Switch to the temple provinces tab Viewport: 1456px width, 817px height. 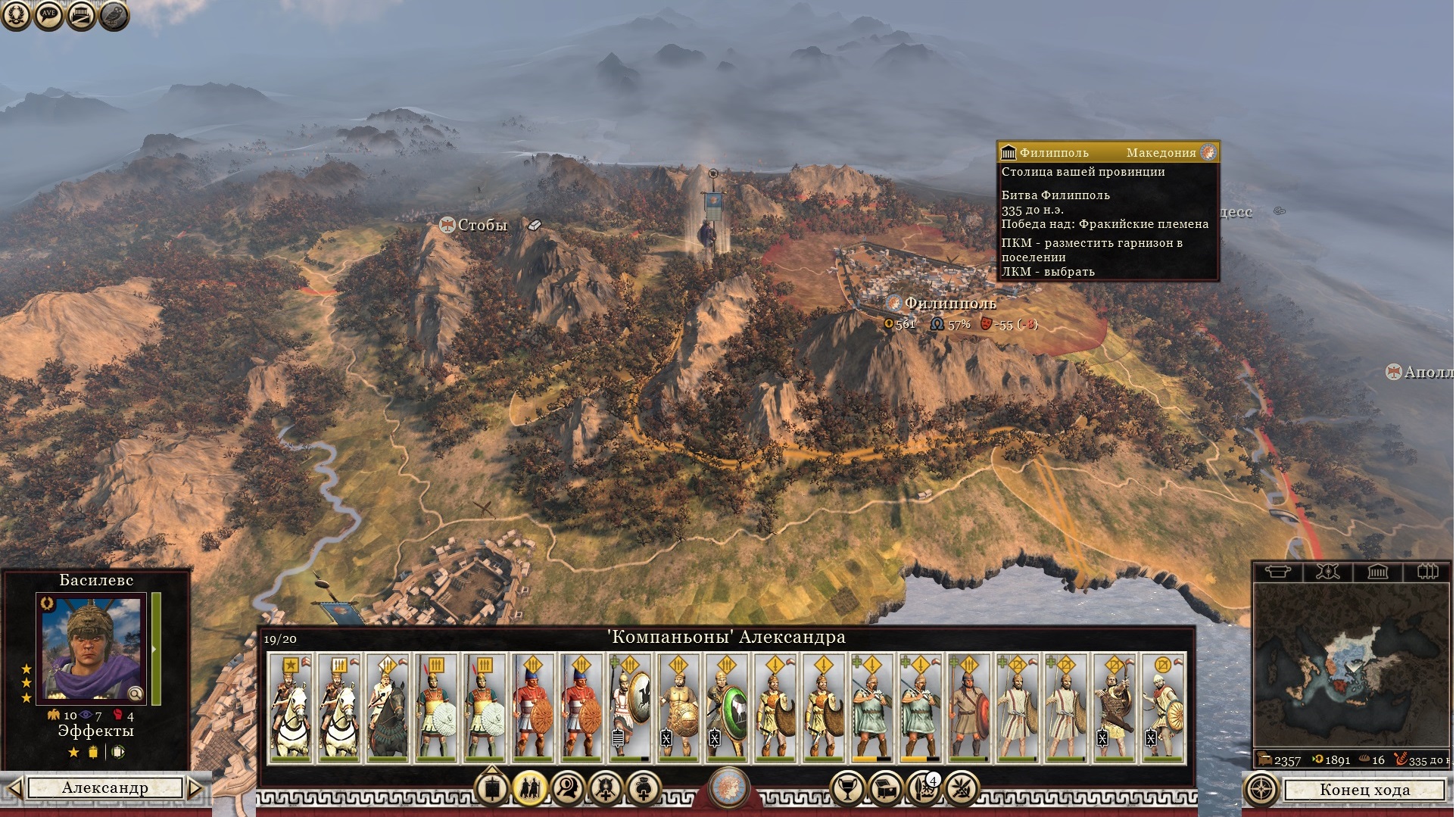pyautogui.click(x=1377, y=571)
